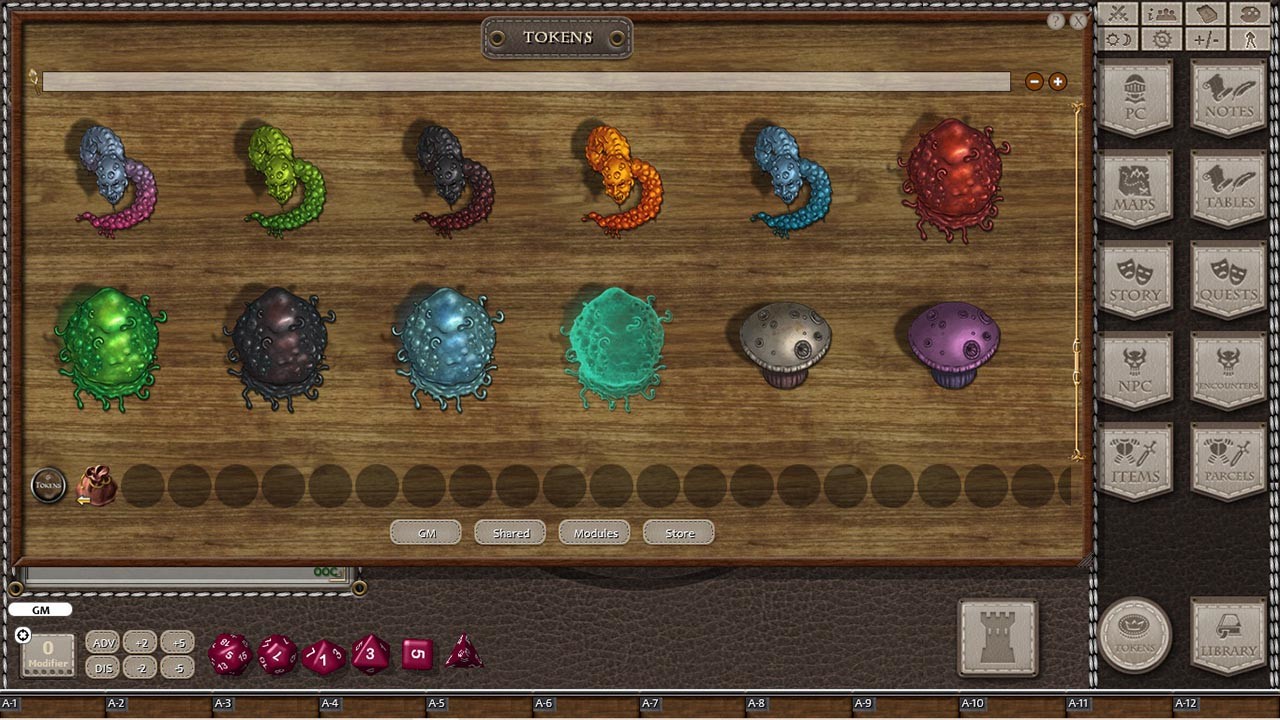1280x720 pixels.
Task: Open the Party Sheet icon
Action: pyautogui.click(x=1160, y=13)
